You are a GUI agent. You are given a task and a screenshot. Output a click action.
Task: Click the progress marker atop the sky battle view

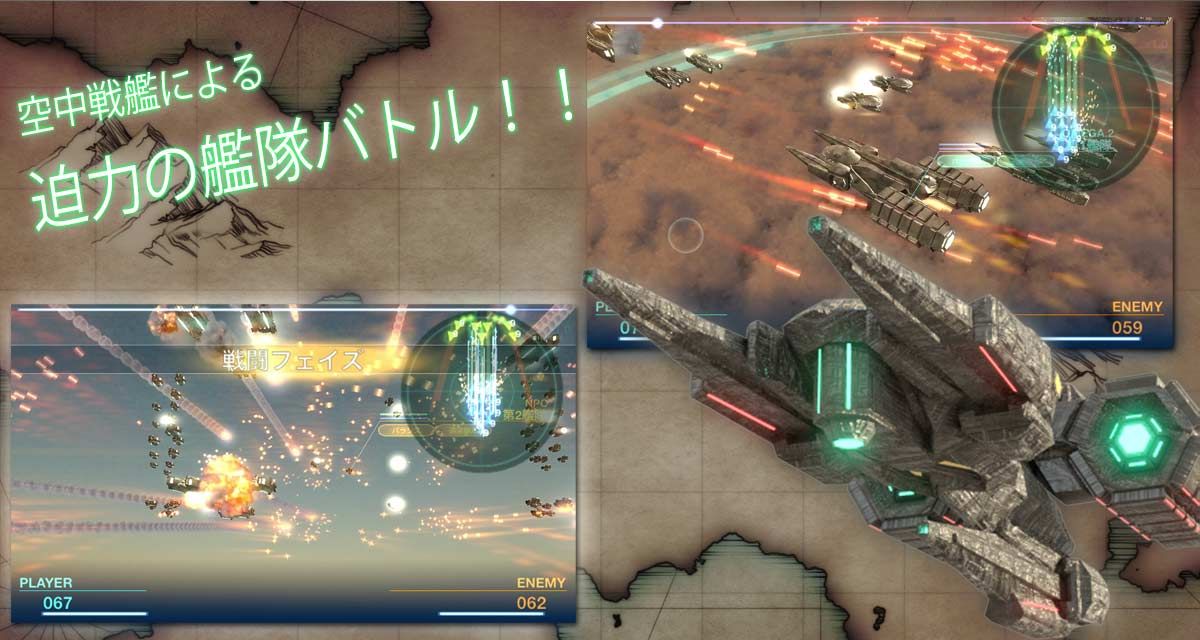click(x=510, y=309)
